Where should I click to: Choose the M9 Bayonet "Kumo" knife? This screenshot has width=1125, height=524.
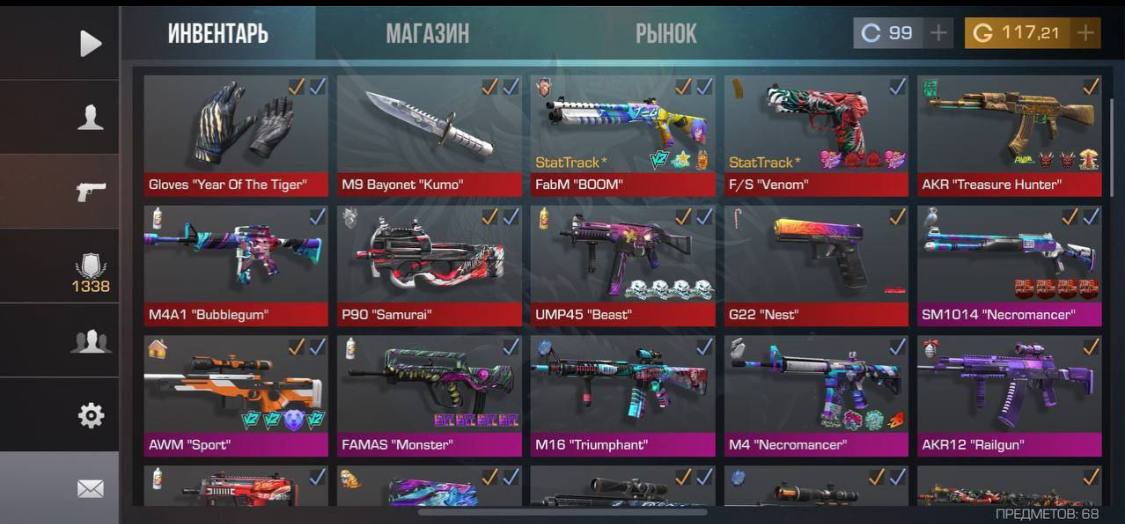pos(429,134)
